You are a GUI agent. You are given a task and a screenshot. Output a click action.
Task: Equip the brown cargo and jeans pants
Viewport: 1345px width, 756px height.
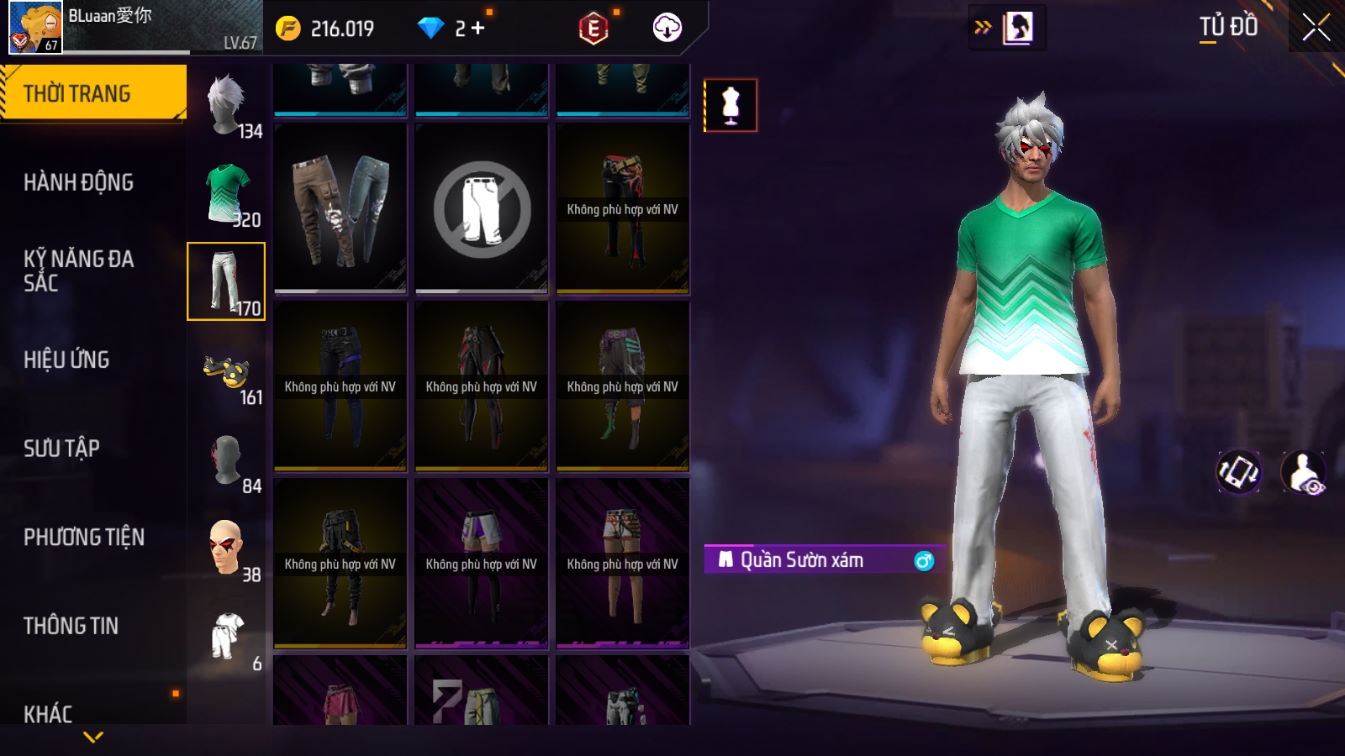(340, 208)
